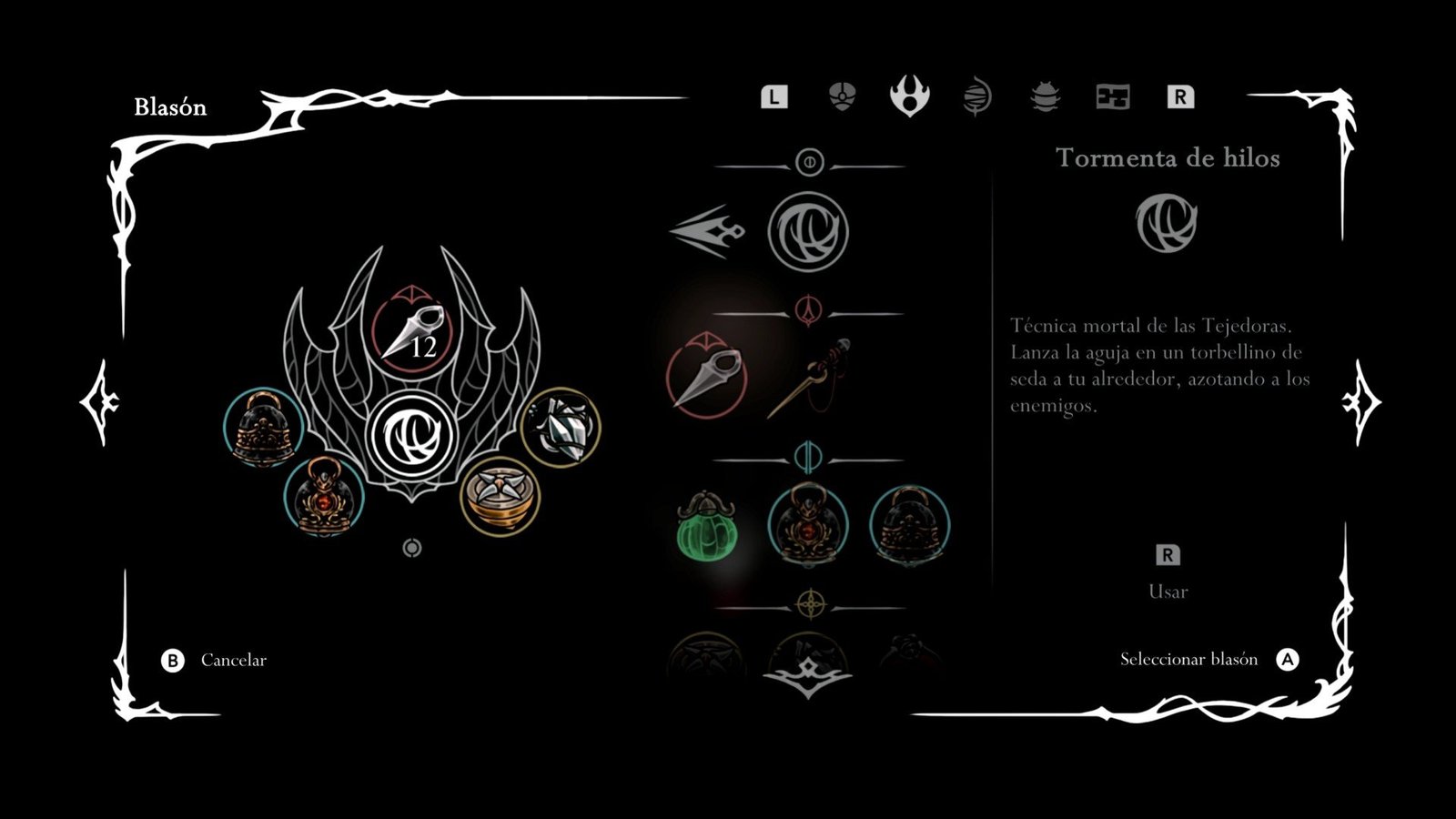Select Tormenta de hilos in the tool list
The width and height of the screenshot is (1456, 819).
coord(807,231)
